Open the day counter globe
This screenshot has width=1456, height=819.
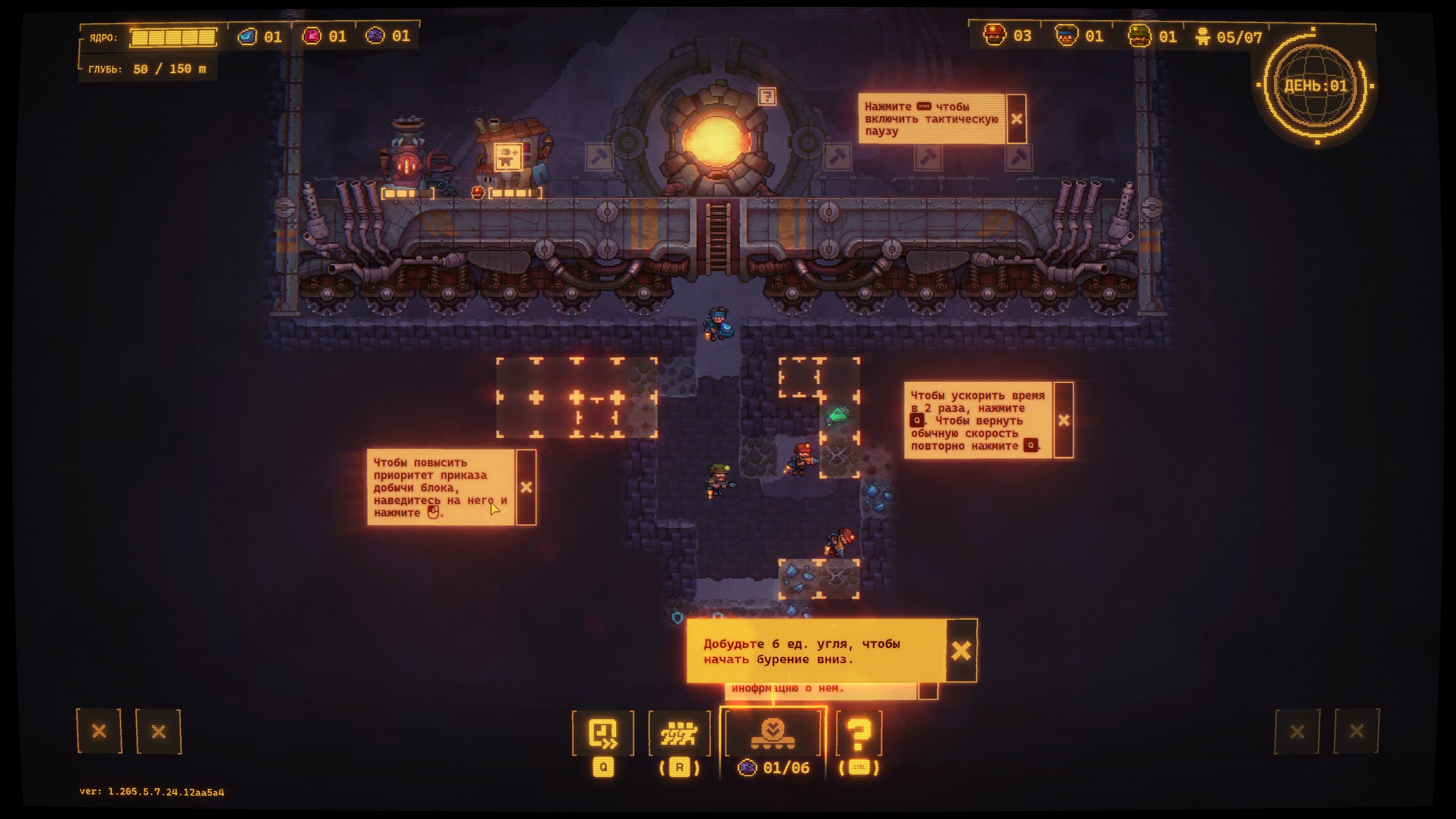pos(1316,86)
